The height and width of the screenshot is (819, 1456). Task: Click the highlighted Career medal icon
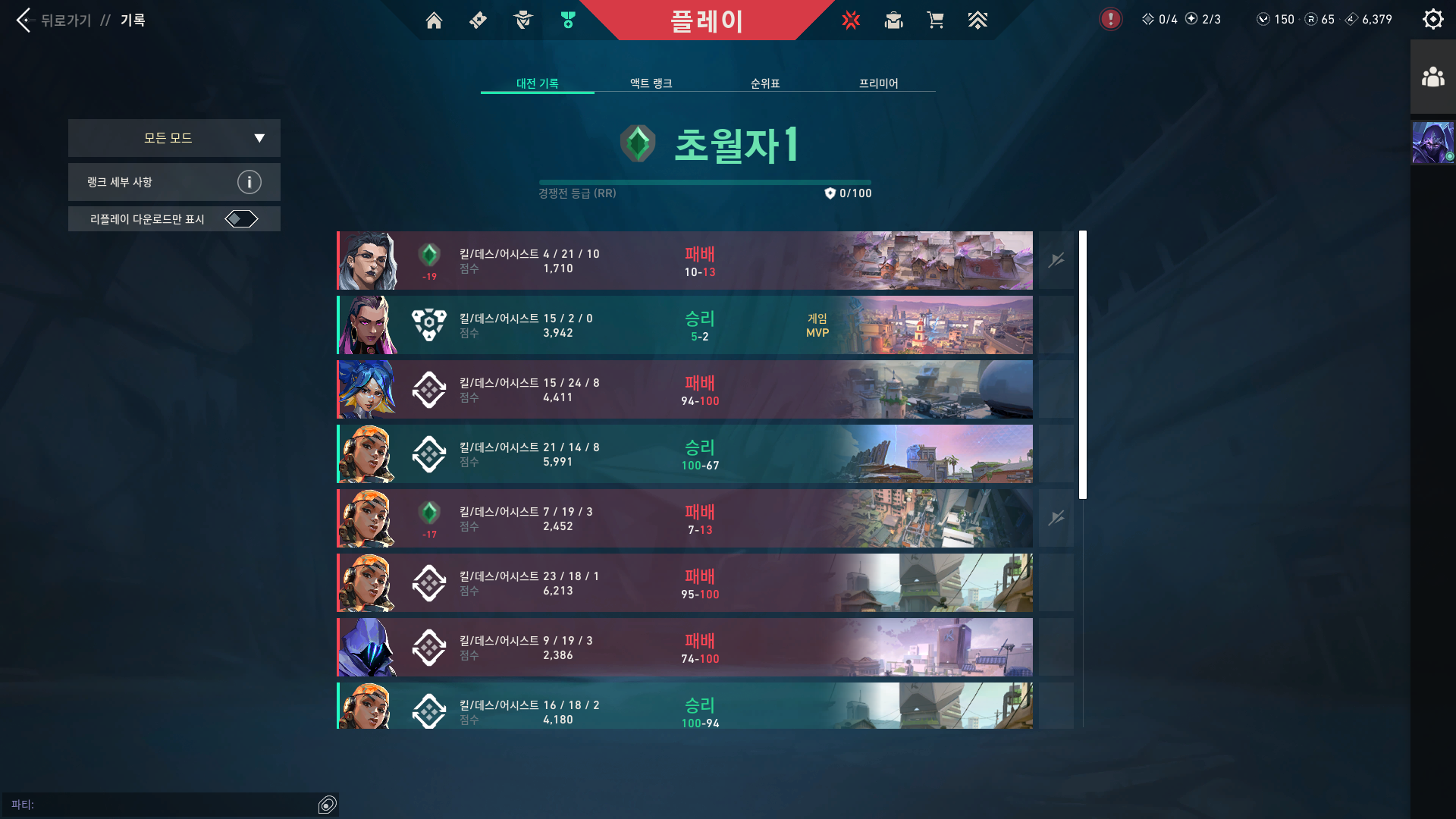coord(567,20)
